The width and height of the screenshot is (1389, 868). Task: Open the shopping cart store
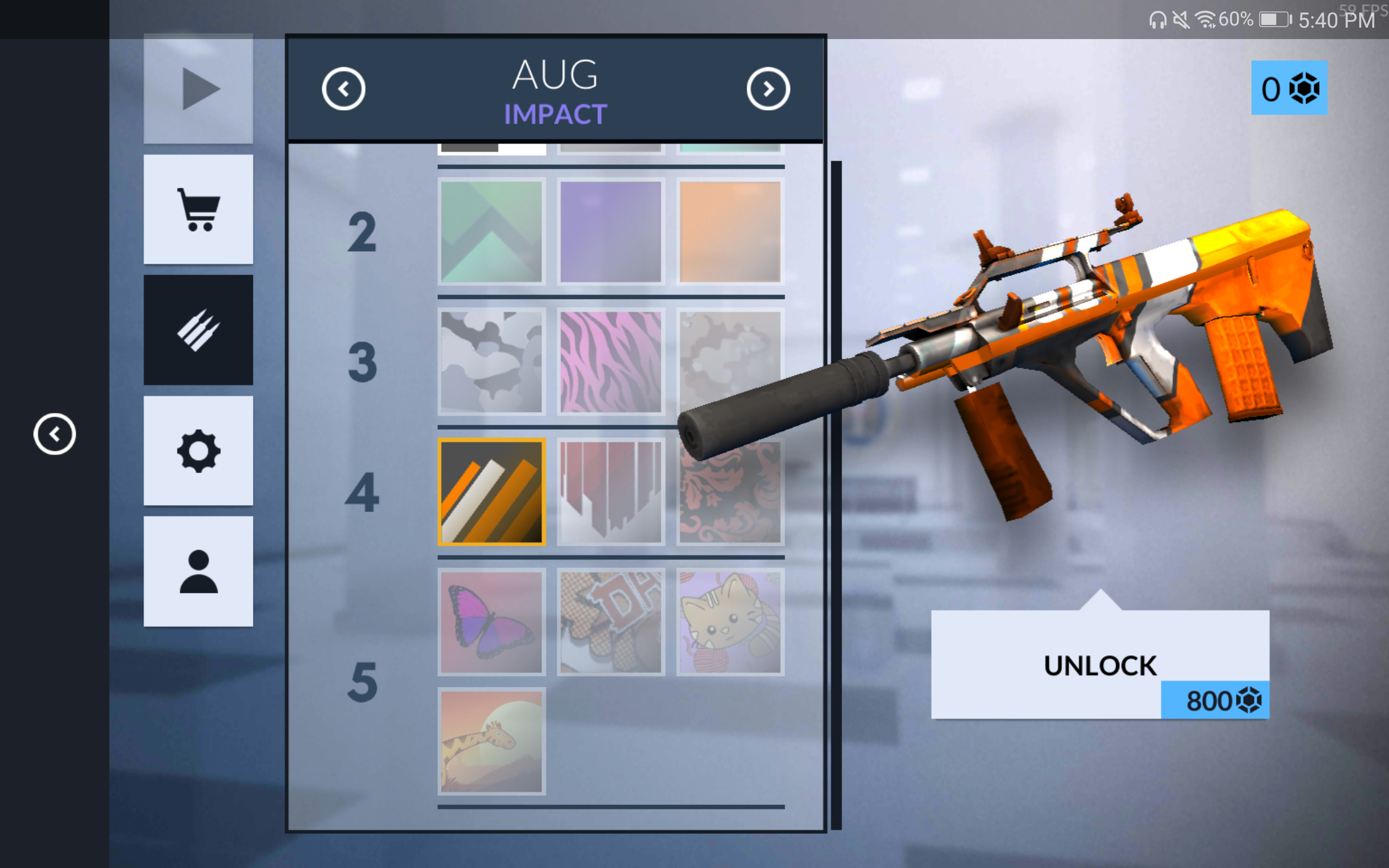198,209
